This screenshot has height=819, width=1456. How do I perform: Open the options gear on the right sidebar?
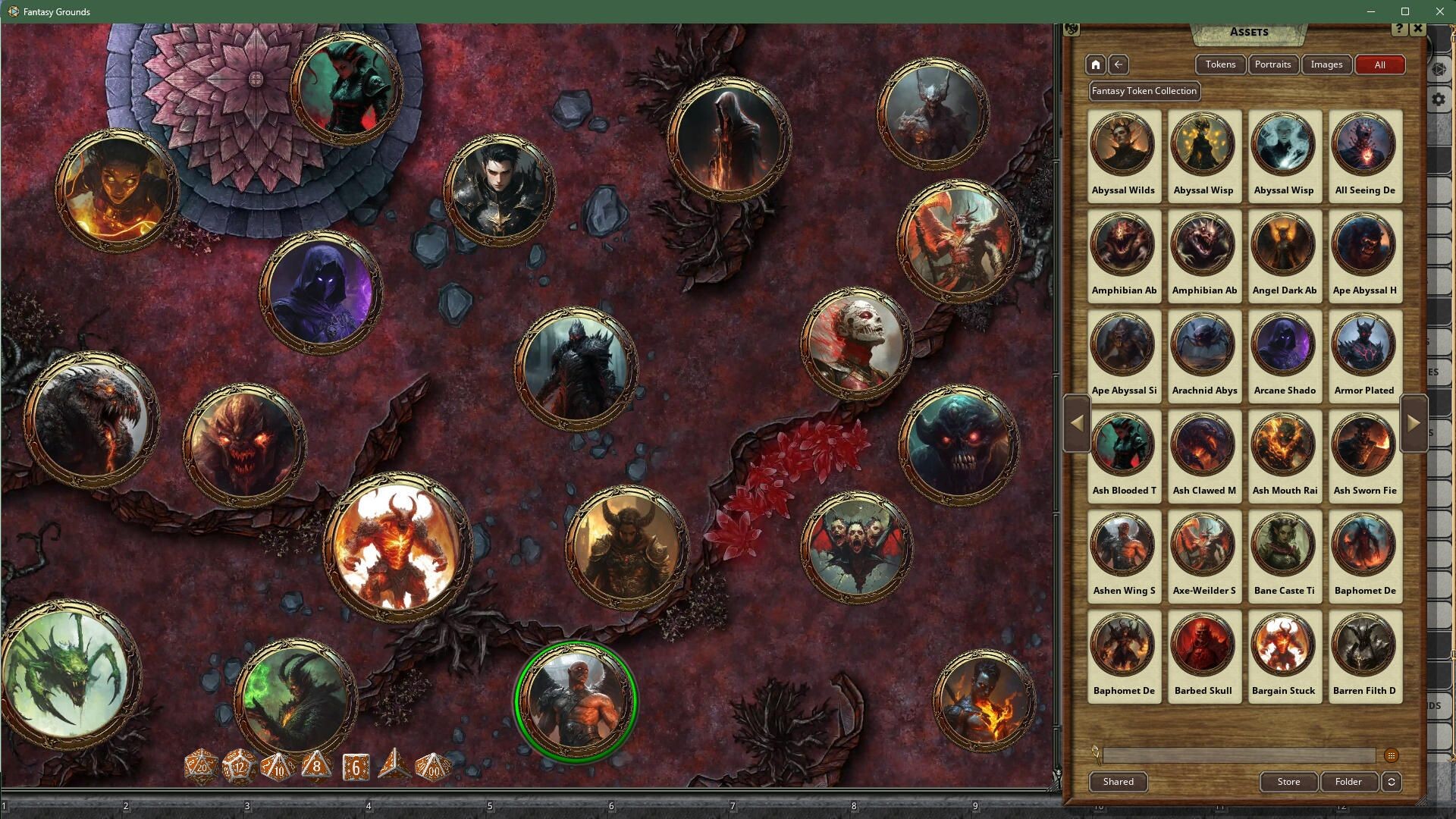coord(1439,99)
